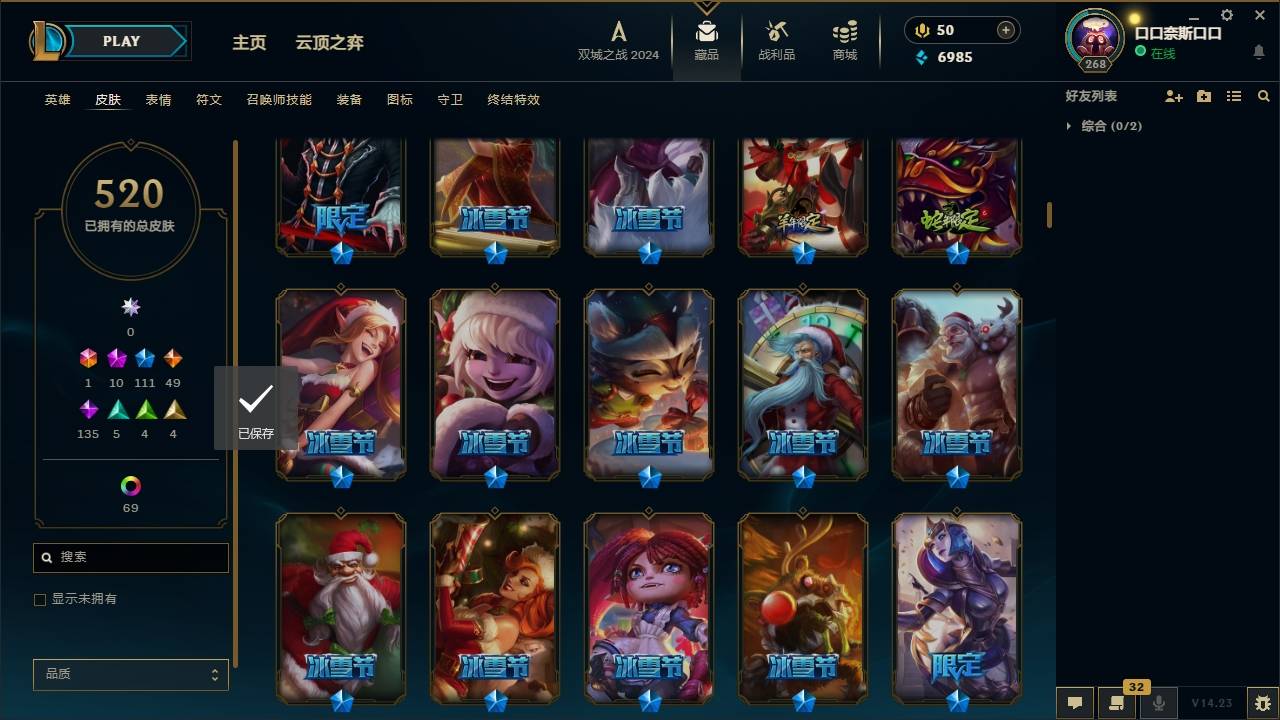Click the 搜索 search input field

tap(130, 557)
